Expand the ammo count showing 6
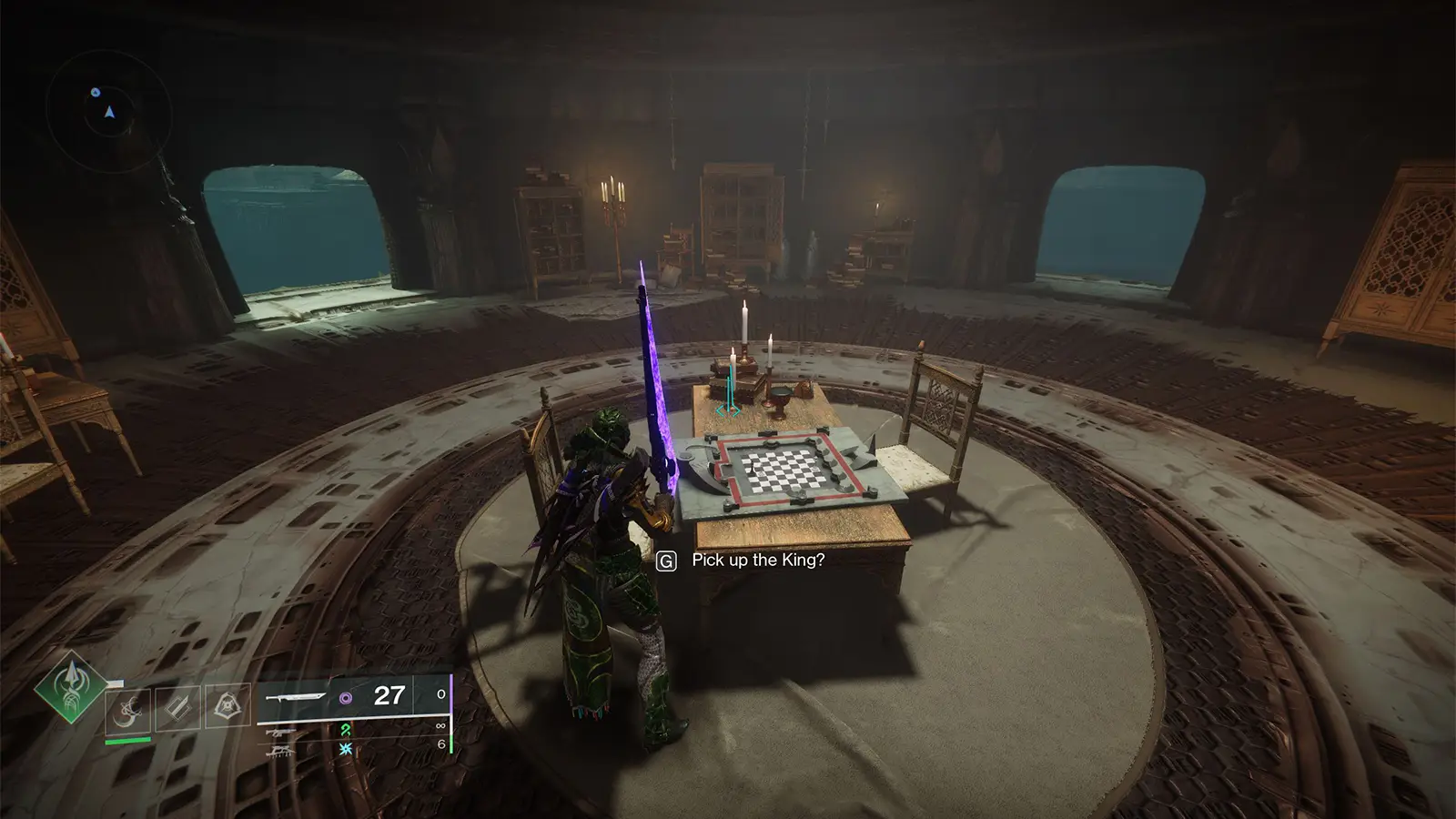The image size is (1456, 819). click(440, 743)
